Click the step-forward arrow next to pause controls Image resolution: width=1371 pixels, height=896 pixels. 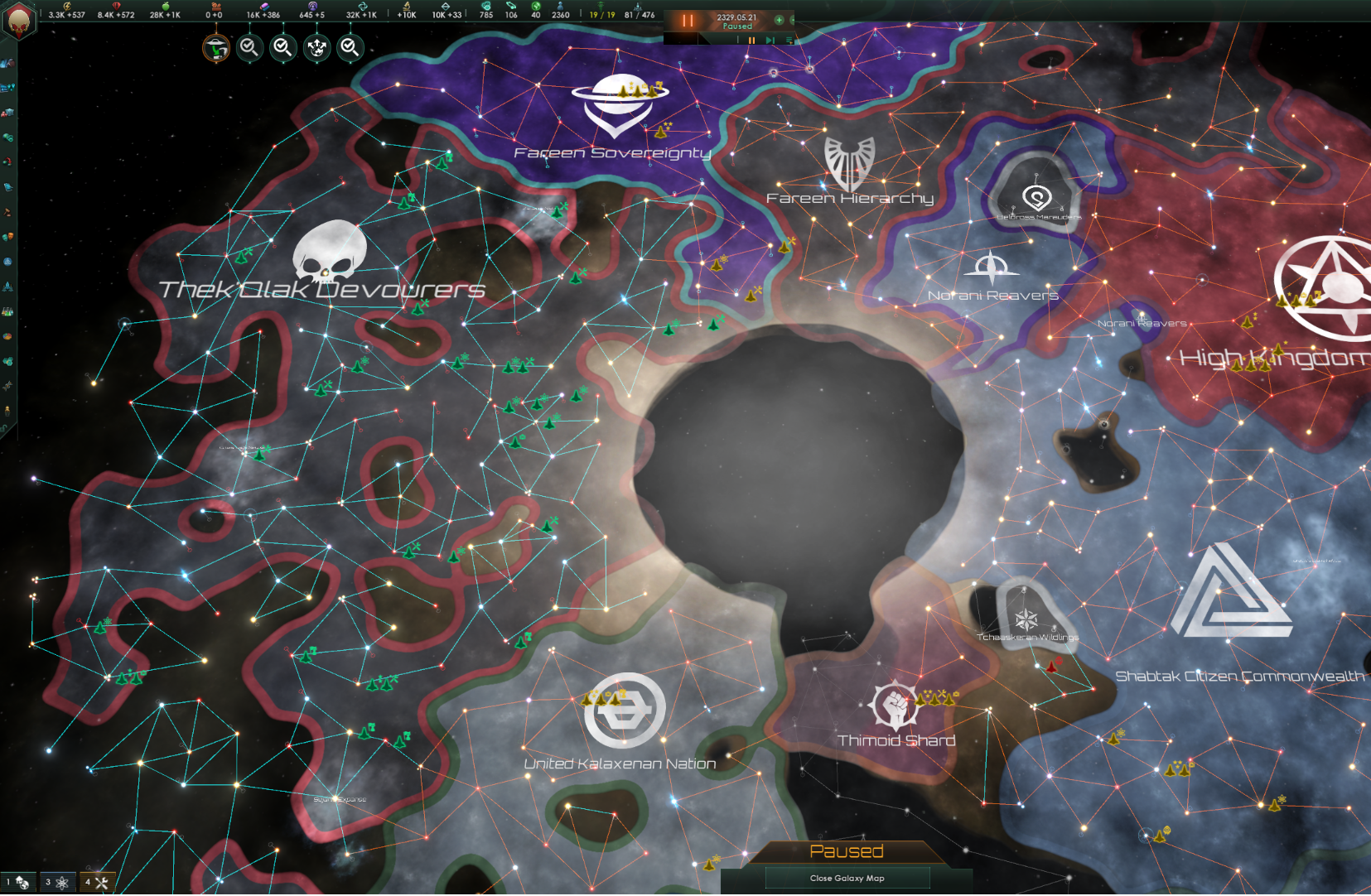coord(770,40)
